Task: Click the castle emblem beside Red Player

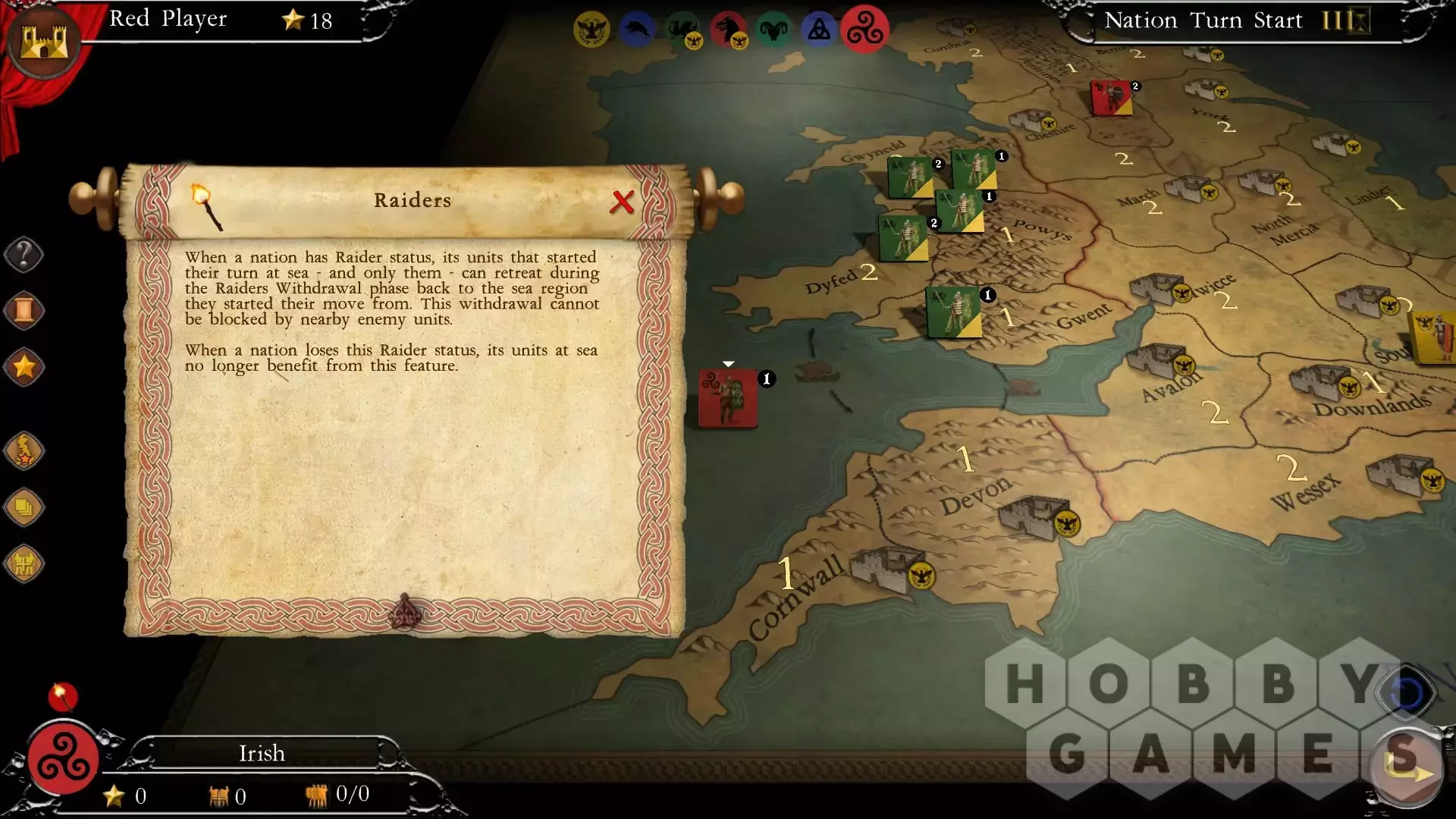Action: click(44, 41)
